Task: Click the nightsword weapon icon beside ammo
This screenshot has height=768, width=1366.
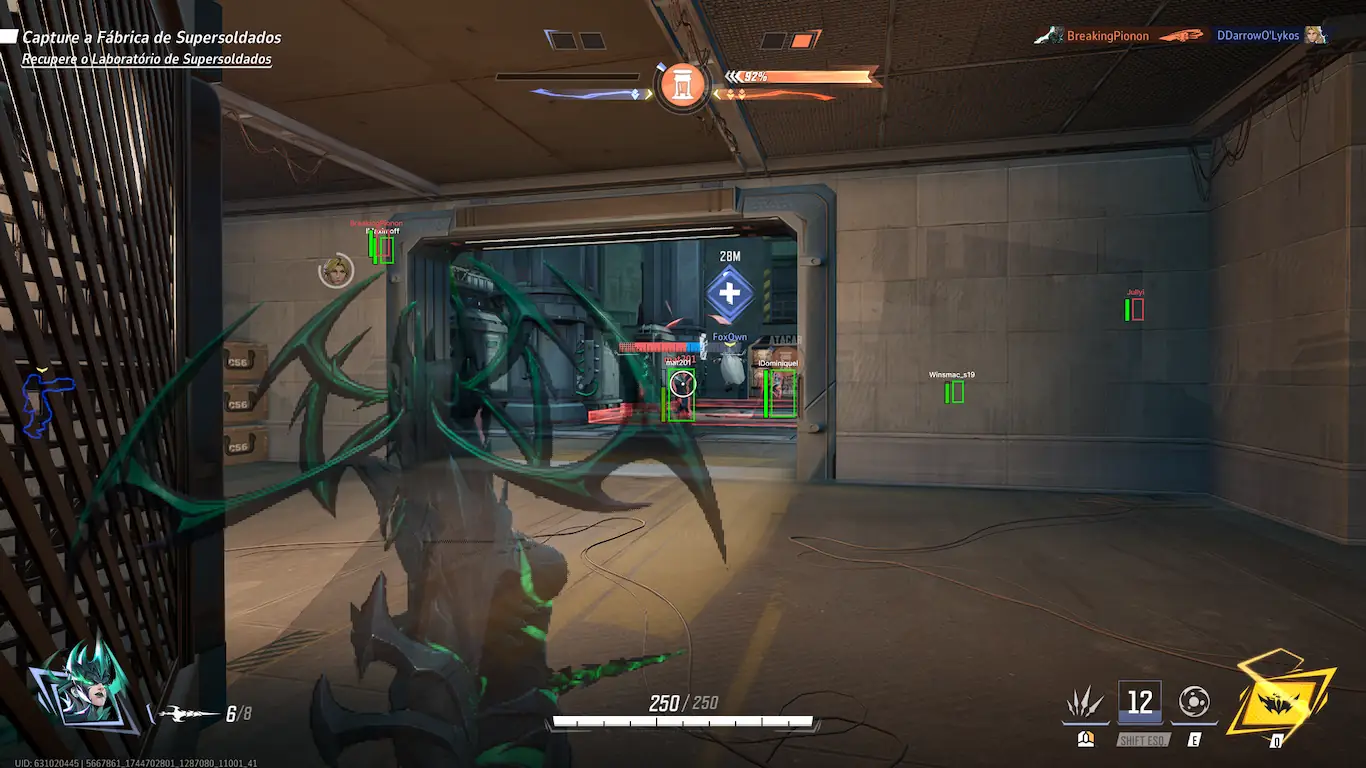Action: click(x=188, y=714)
